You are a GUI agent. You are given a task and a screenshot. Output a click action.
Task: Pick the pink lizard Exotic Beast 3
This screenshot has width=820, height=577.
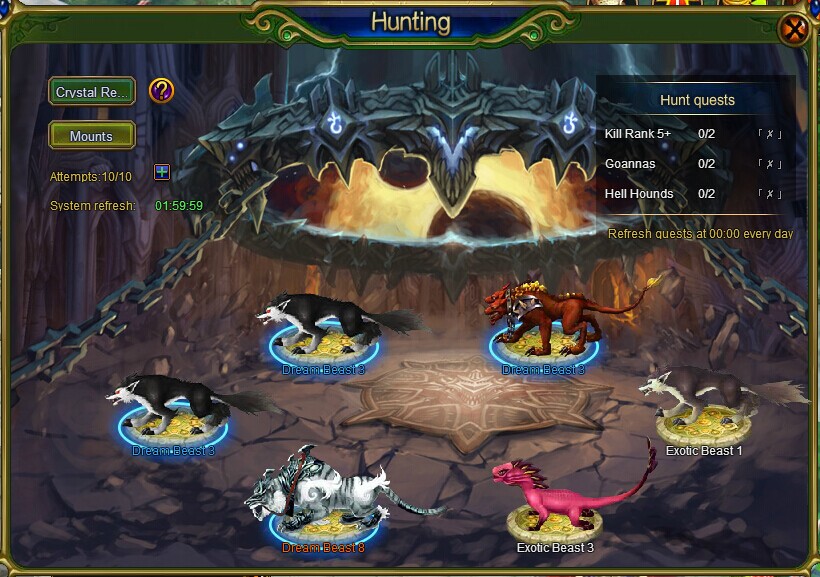pyautogui.click(x=556, y=497)
